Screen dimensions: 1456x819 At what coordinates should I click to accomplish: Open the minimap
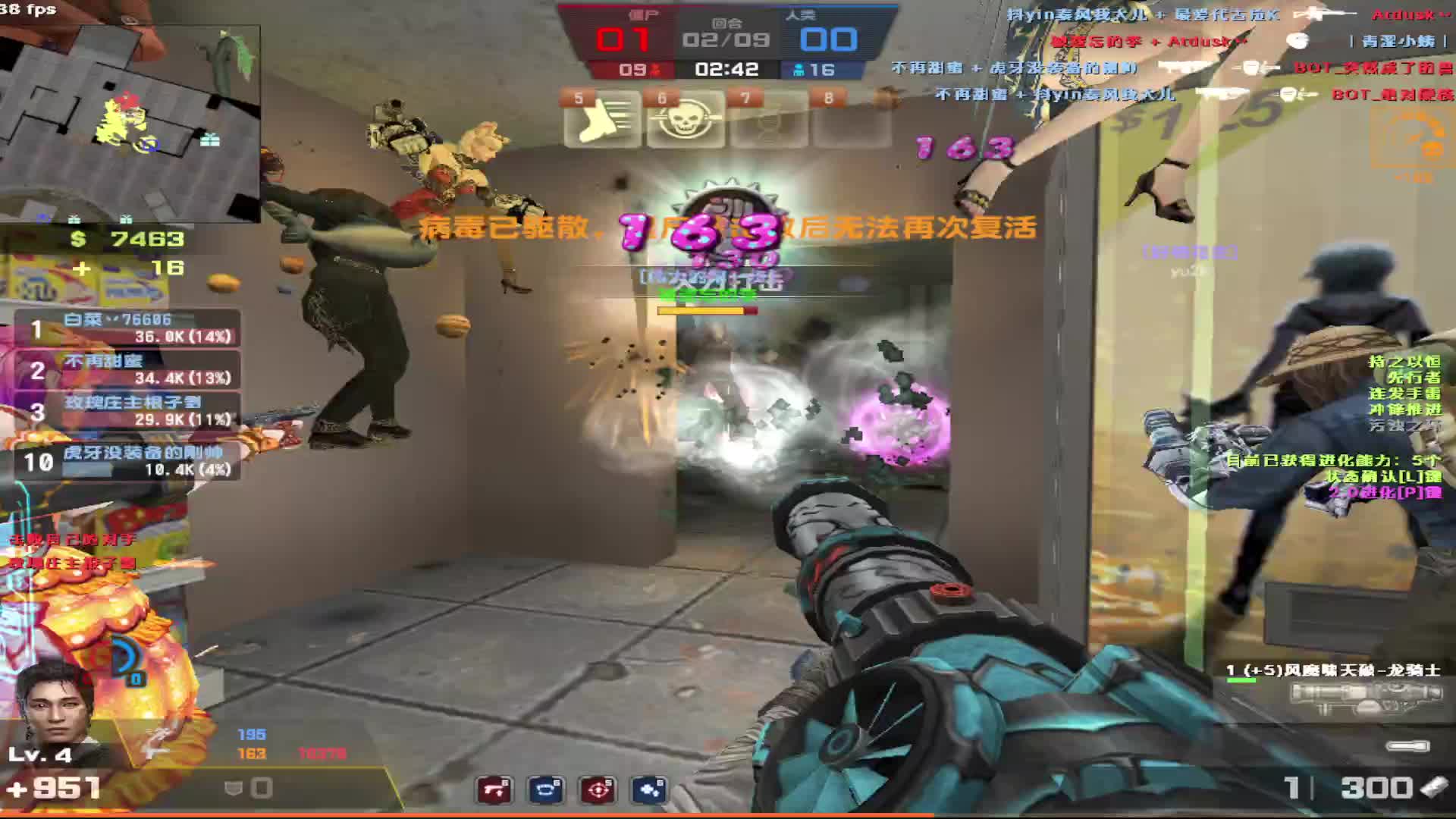[x=130, y=123]
